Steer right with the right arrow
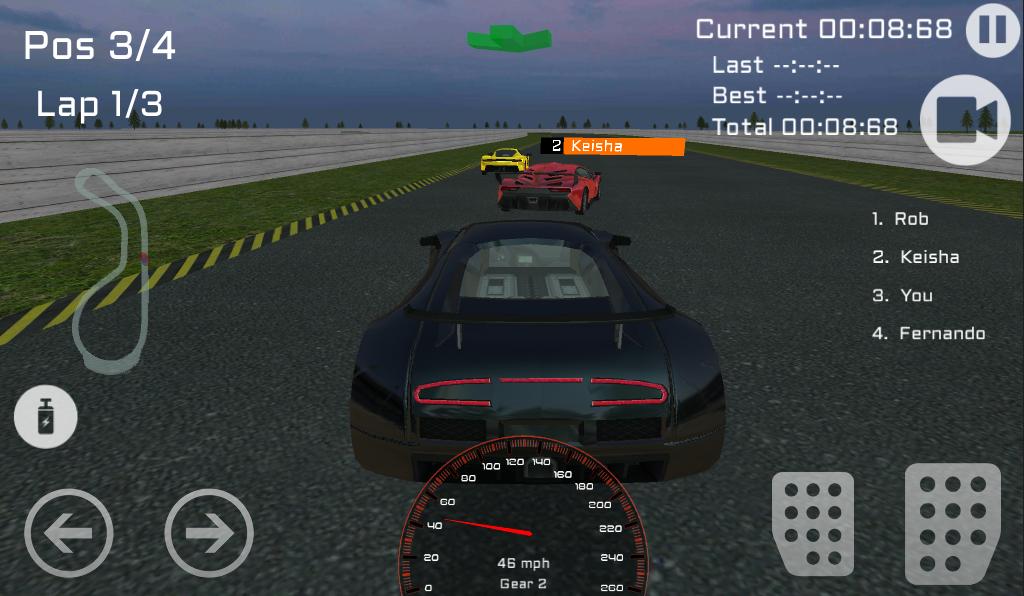 [209, 533]
